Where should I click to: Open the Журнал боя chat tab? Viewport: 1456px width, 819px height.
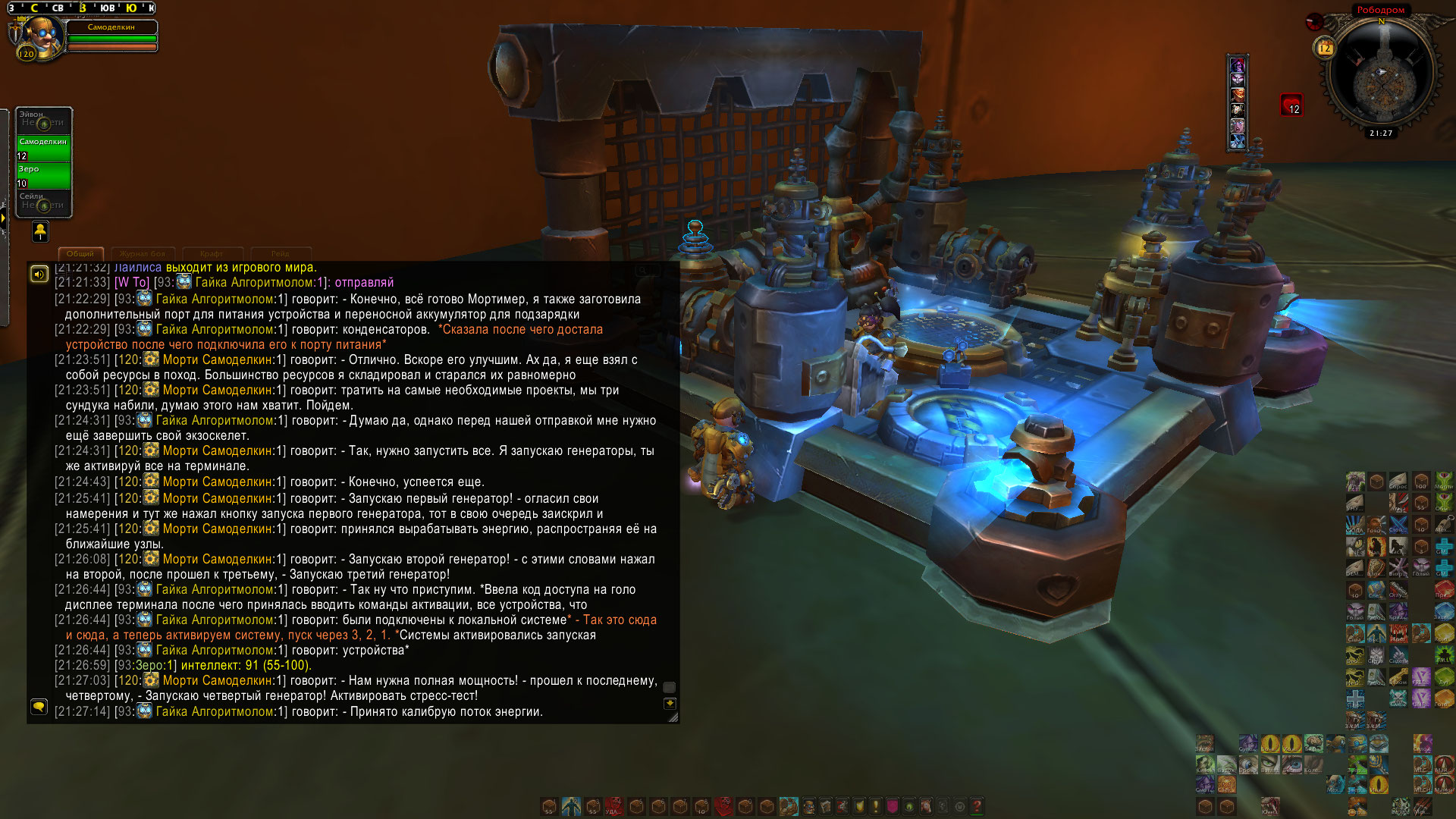pos(143,254)
